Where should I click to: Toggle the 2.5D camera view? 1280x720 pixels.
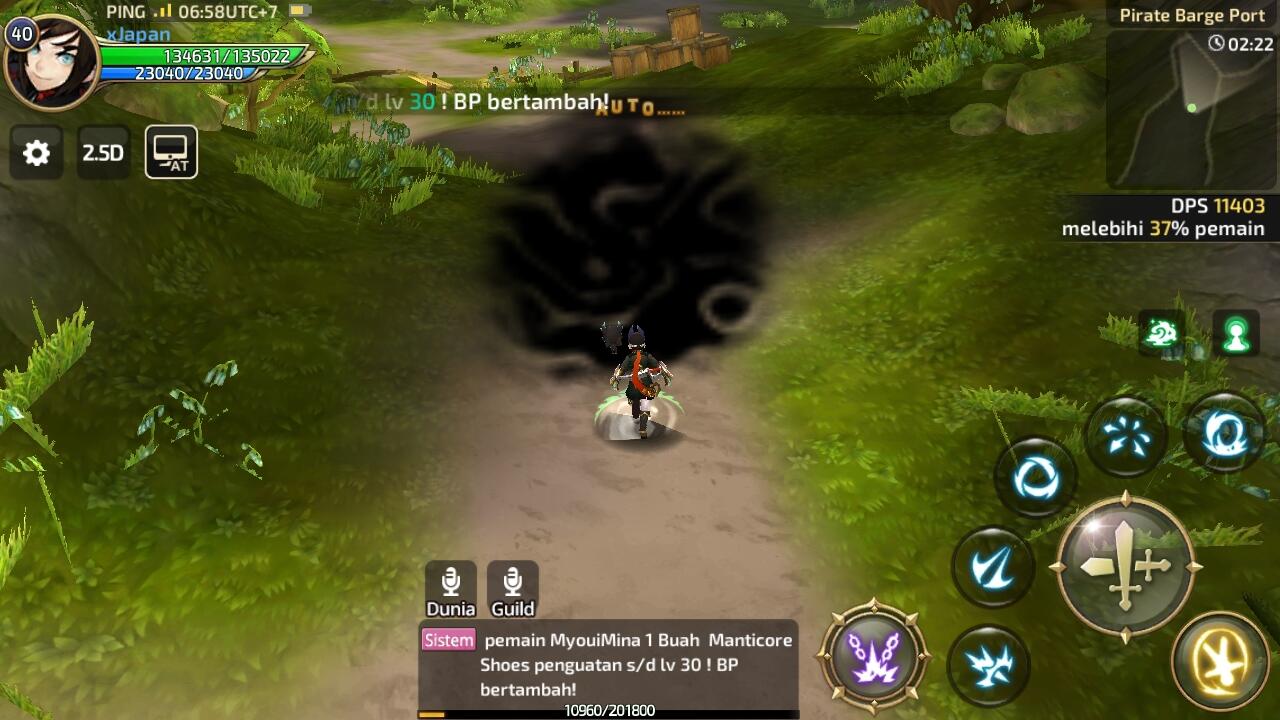coord(103,153)
